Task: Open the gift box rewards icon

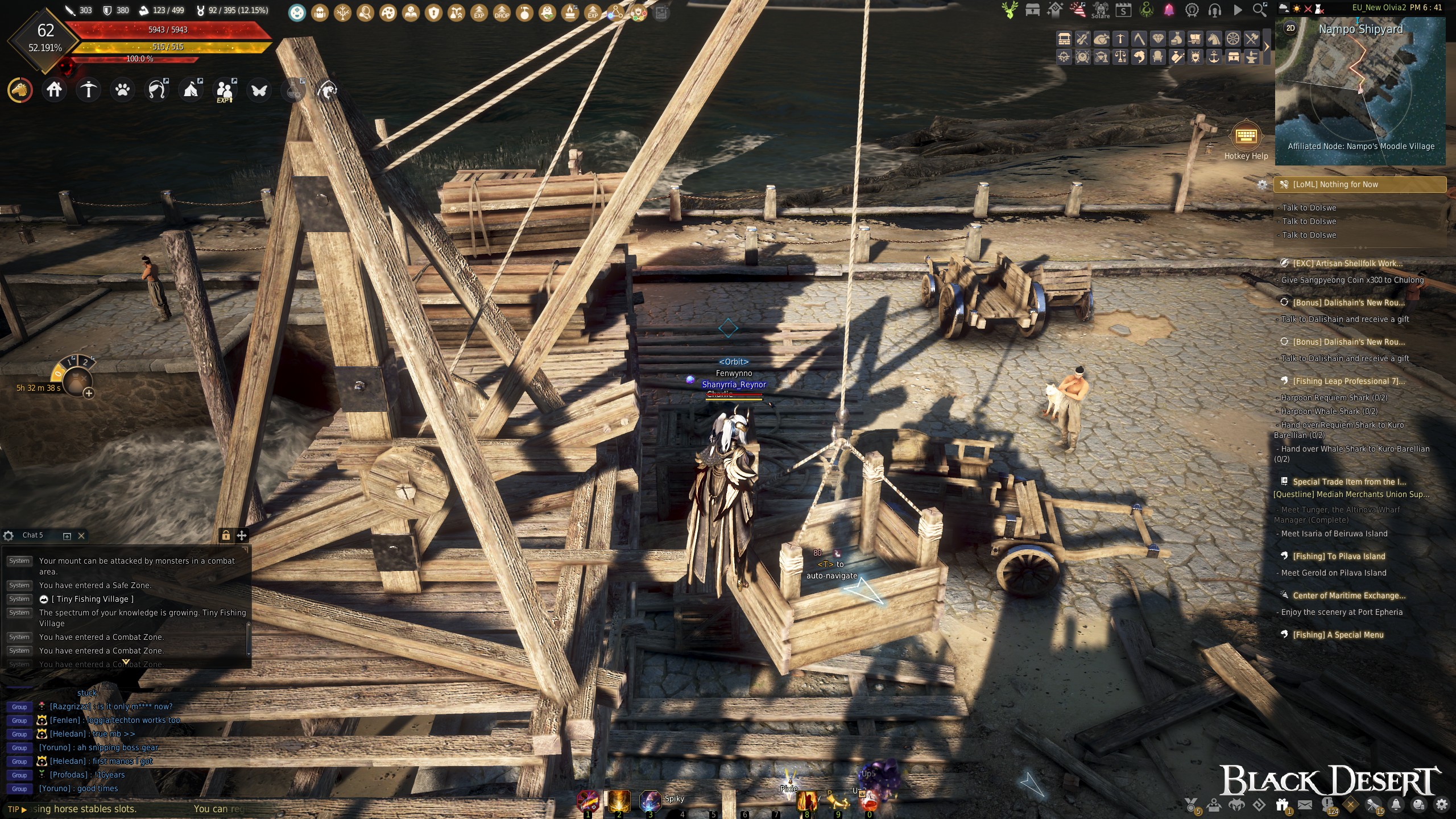Action: coord(1282,805)
